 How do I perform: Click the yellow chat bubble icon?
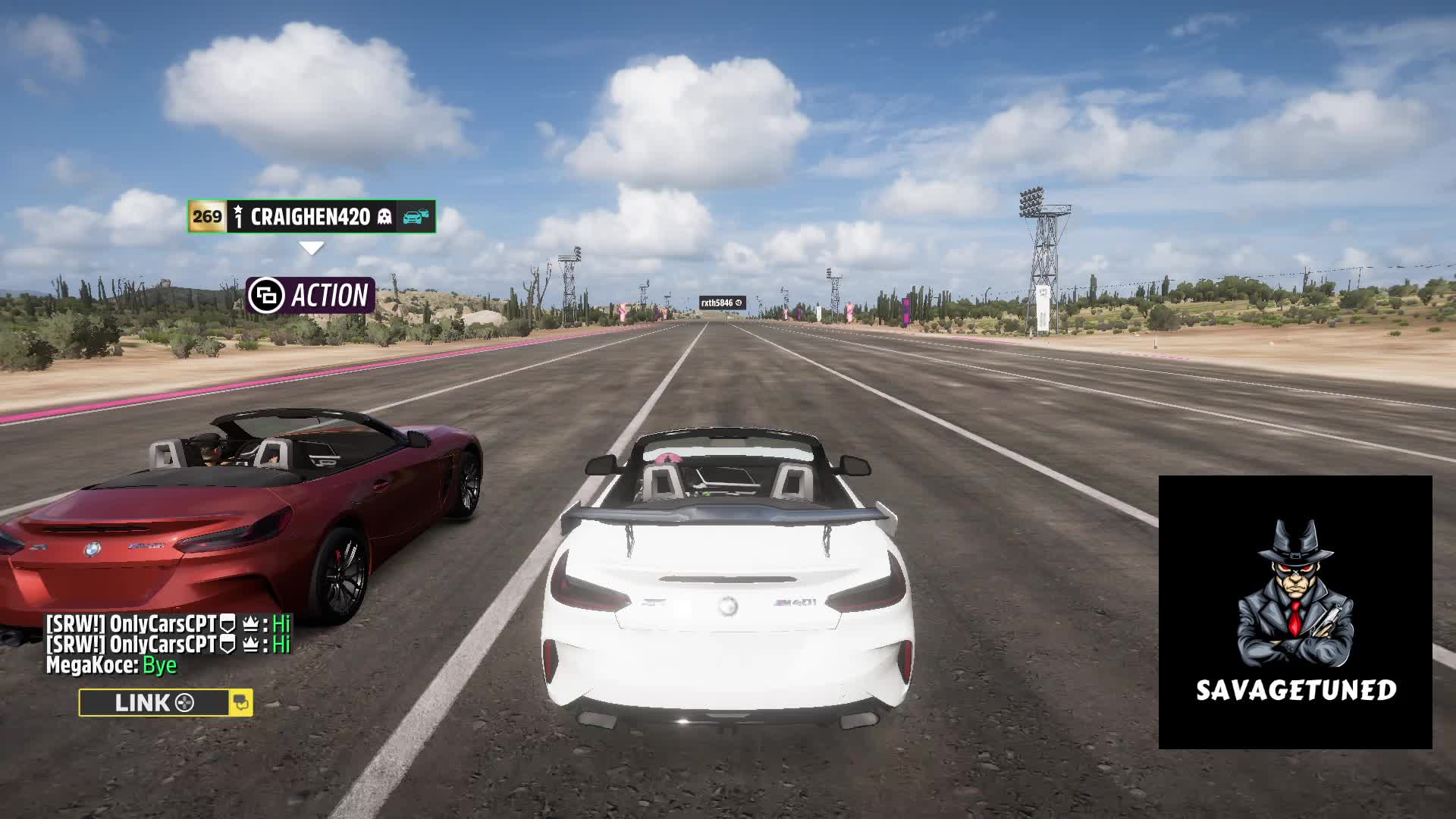(x=241, y=703)
